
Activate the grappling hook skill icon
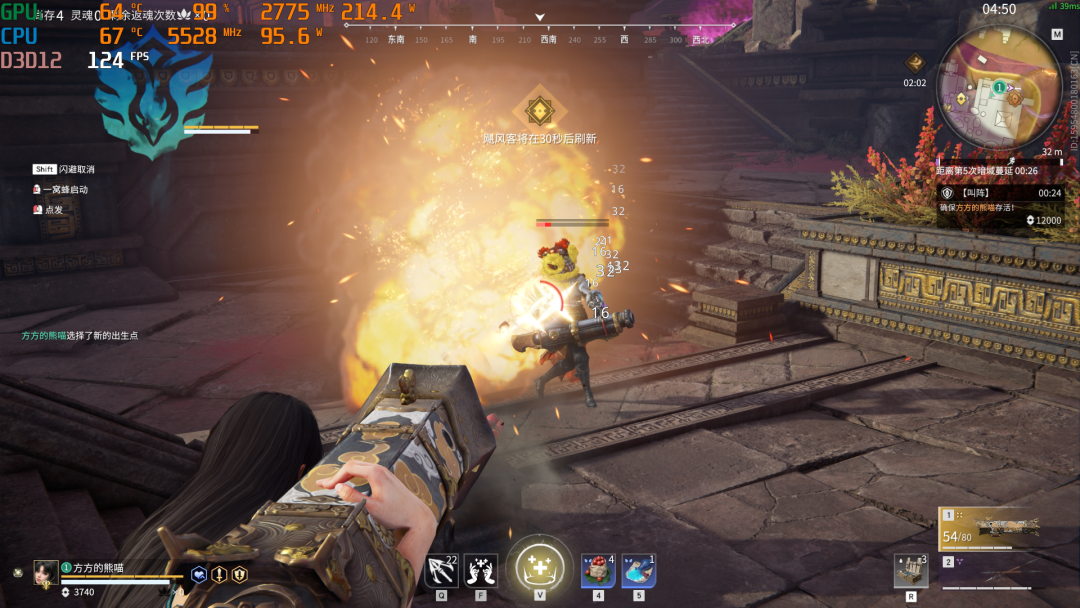(441, 571)
